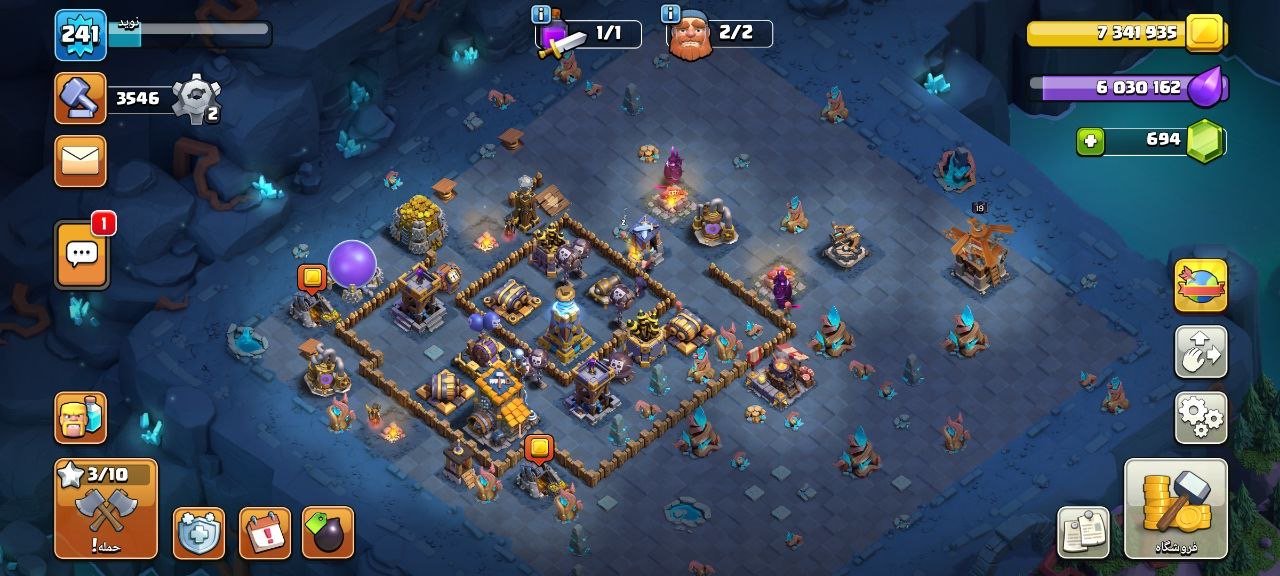Open the mail envelope inbox
The height and width of the screenshot is (576, 1280).
point(80,161)
